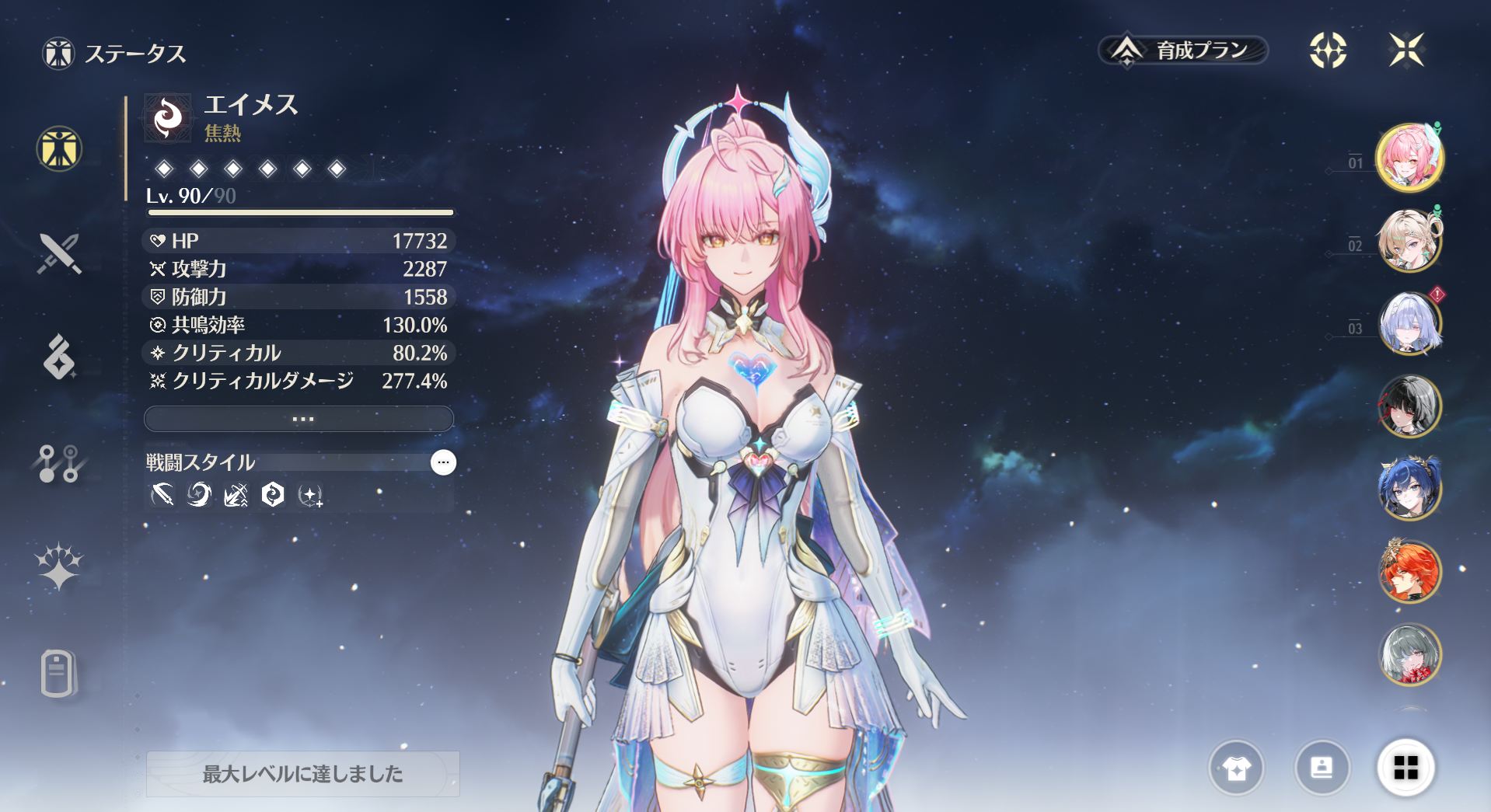
Task: Open the Echo tab in the sidebar
Action: click(x=59, y=357)
